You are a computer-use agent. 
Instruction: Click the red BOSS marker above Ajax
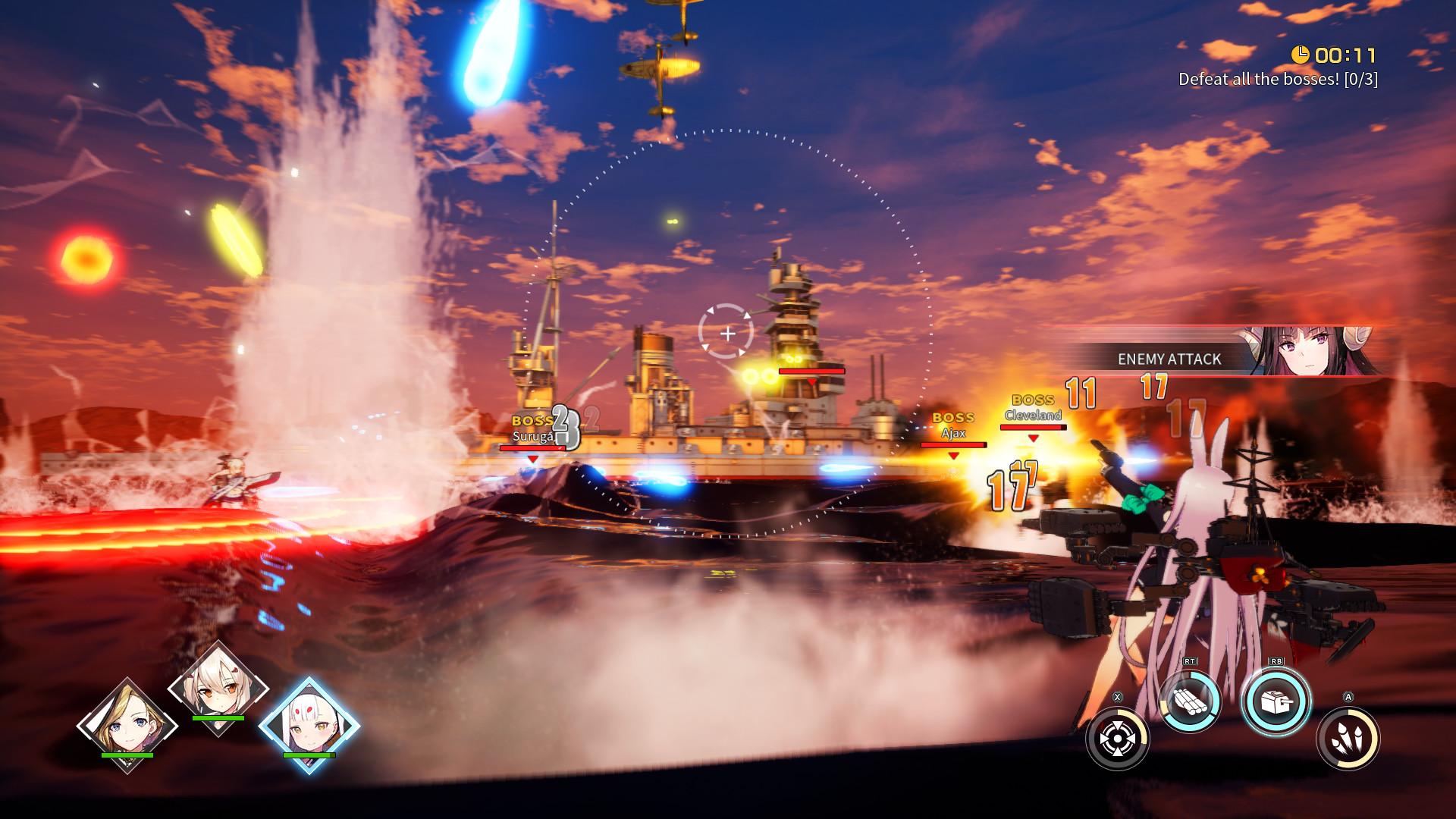(x=952, y=416)
